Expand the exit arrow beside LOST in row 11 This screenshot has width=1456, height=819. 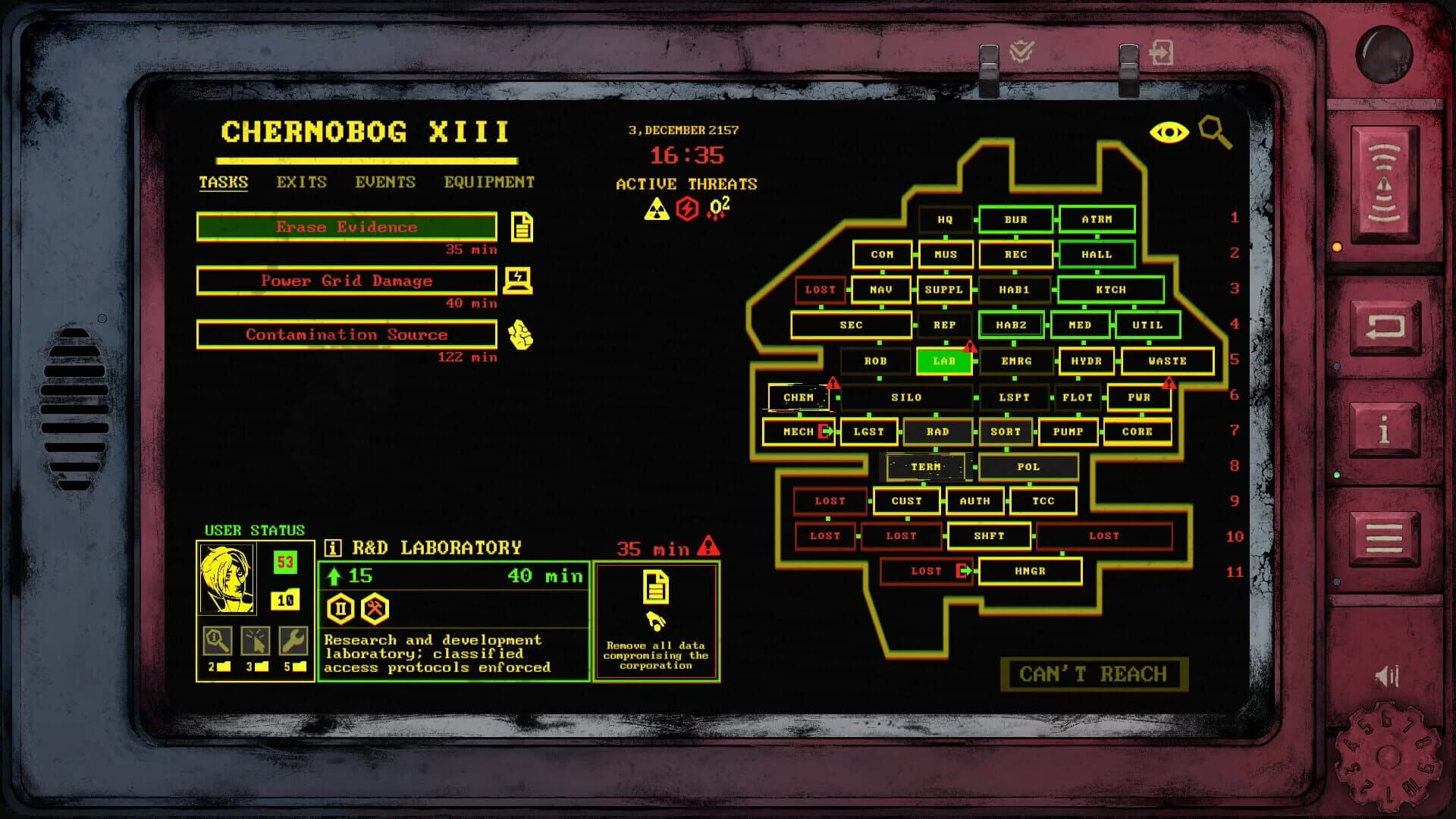[961, 571]
